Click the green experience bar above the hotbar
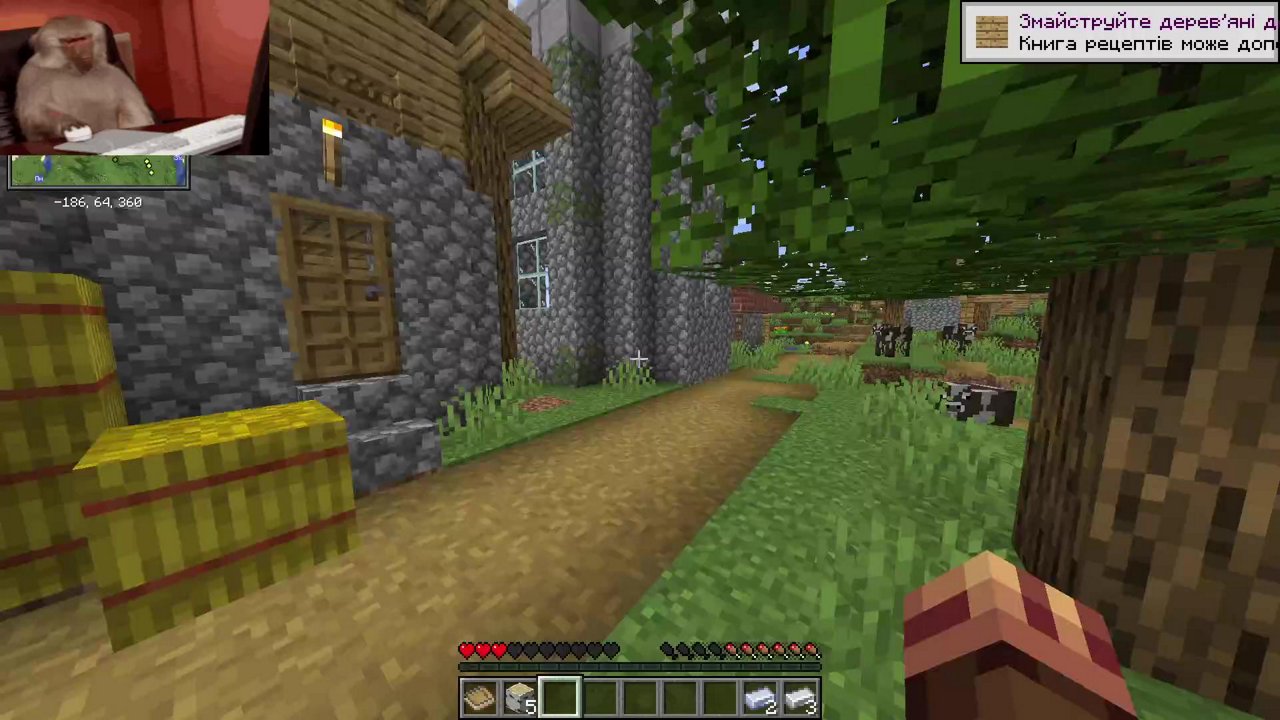1280x720 pixels. (x=640, y=665)
